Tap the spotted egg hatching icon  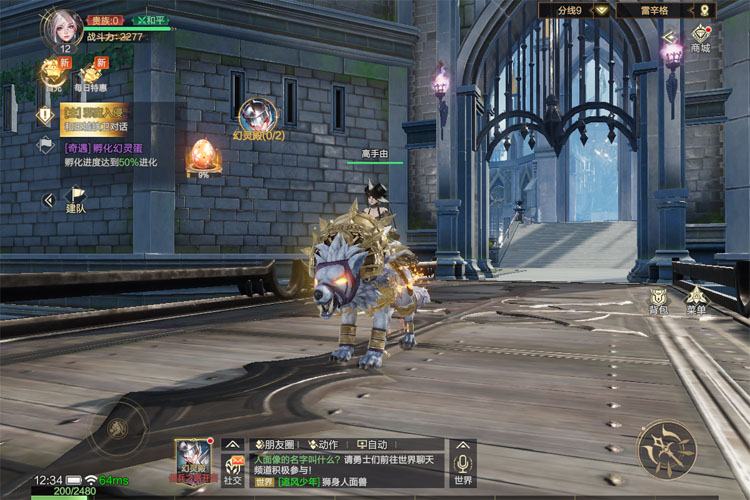tap(203, 155)
